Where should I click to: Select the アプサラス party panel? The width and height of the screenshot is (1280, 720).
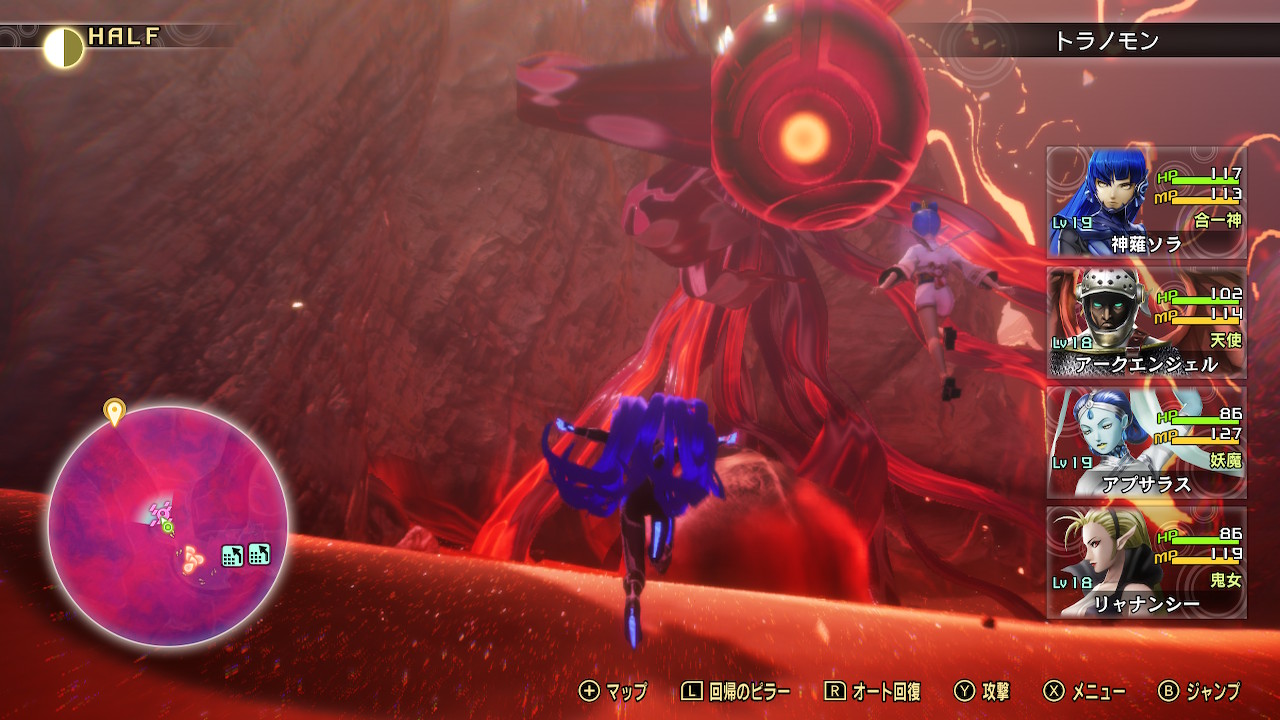(x=1146, y=443)
